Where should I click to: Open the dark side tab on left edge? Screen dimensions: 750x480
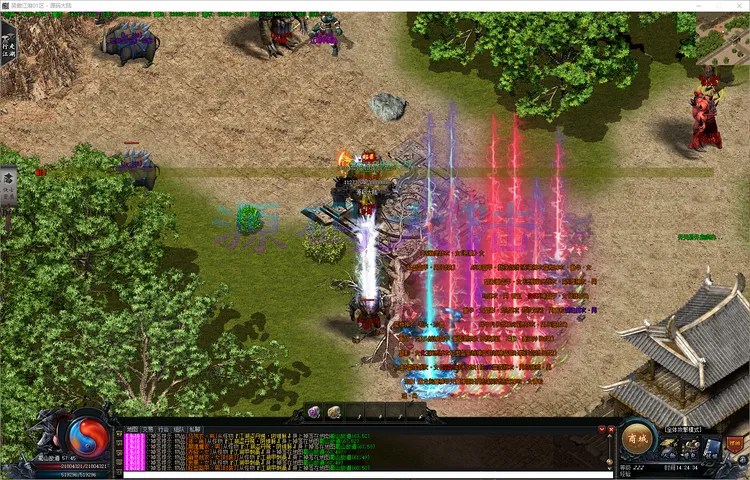pyautogui.click(x=8, y=185)
